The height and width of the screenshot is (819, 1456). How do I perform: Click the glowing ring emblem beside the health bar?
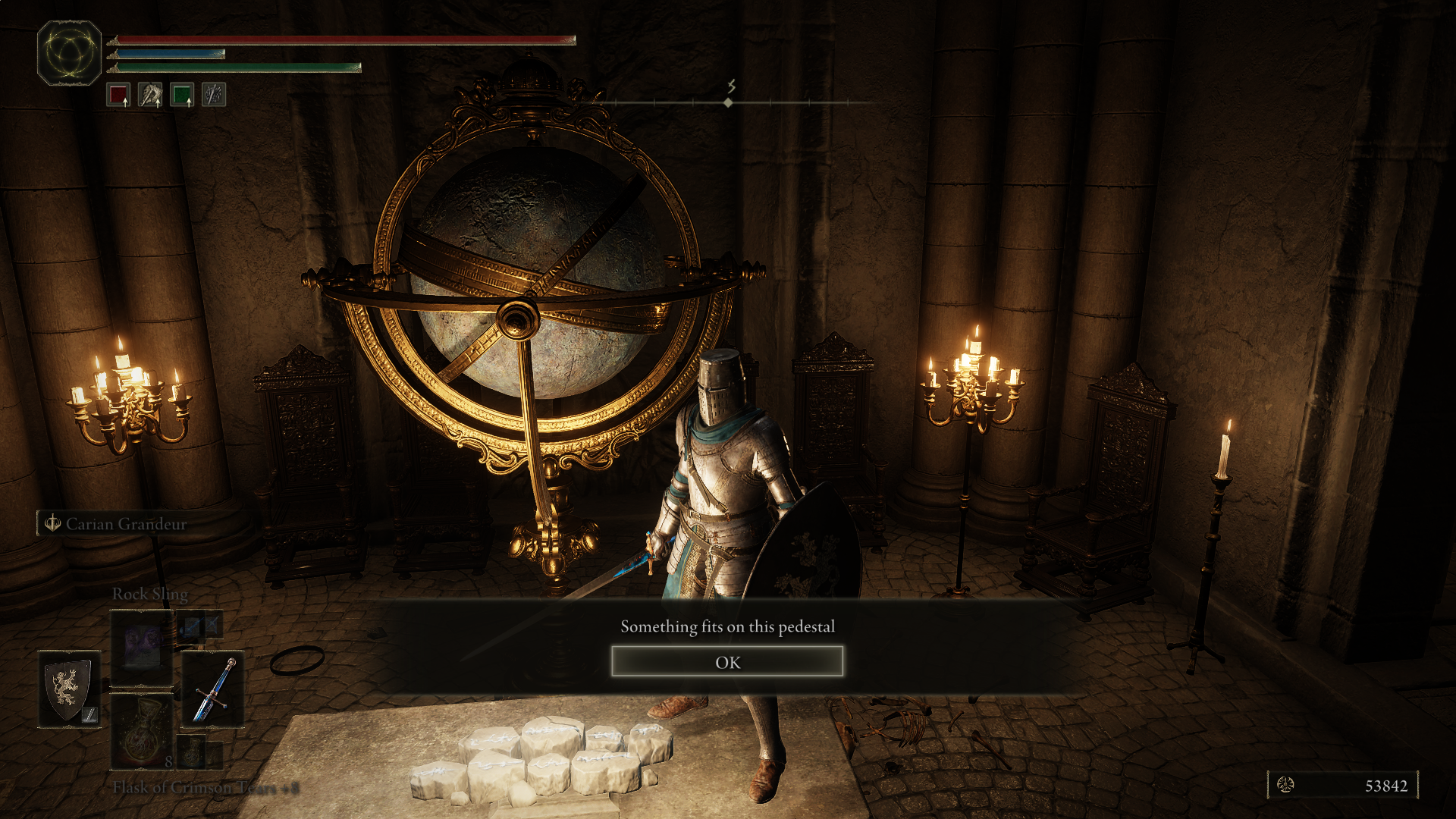(69, 53)
